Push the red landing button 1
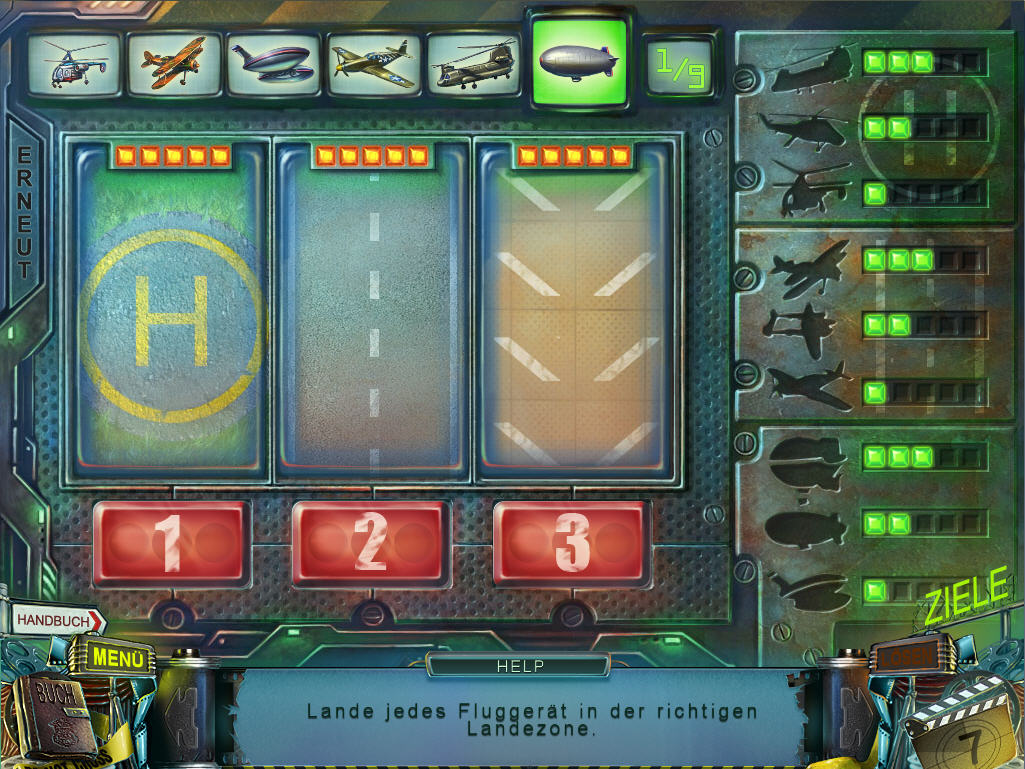The image size is (1025, 769). click(170, 543)
